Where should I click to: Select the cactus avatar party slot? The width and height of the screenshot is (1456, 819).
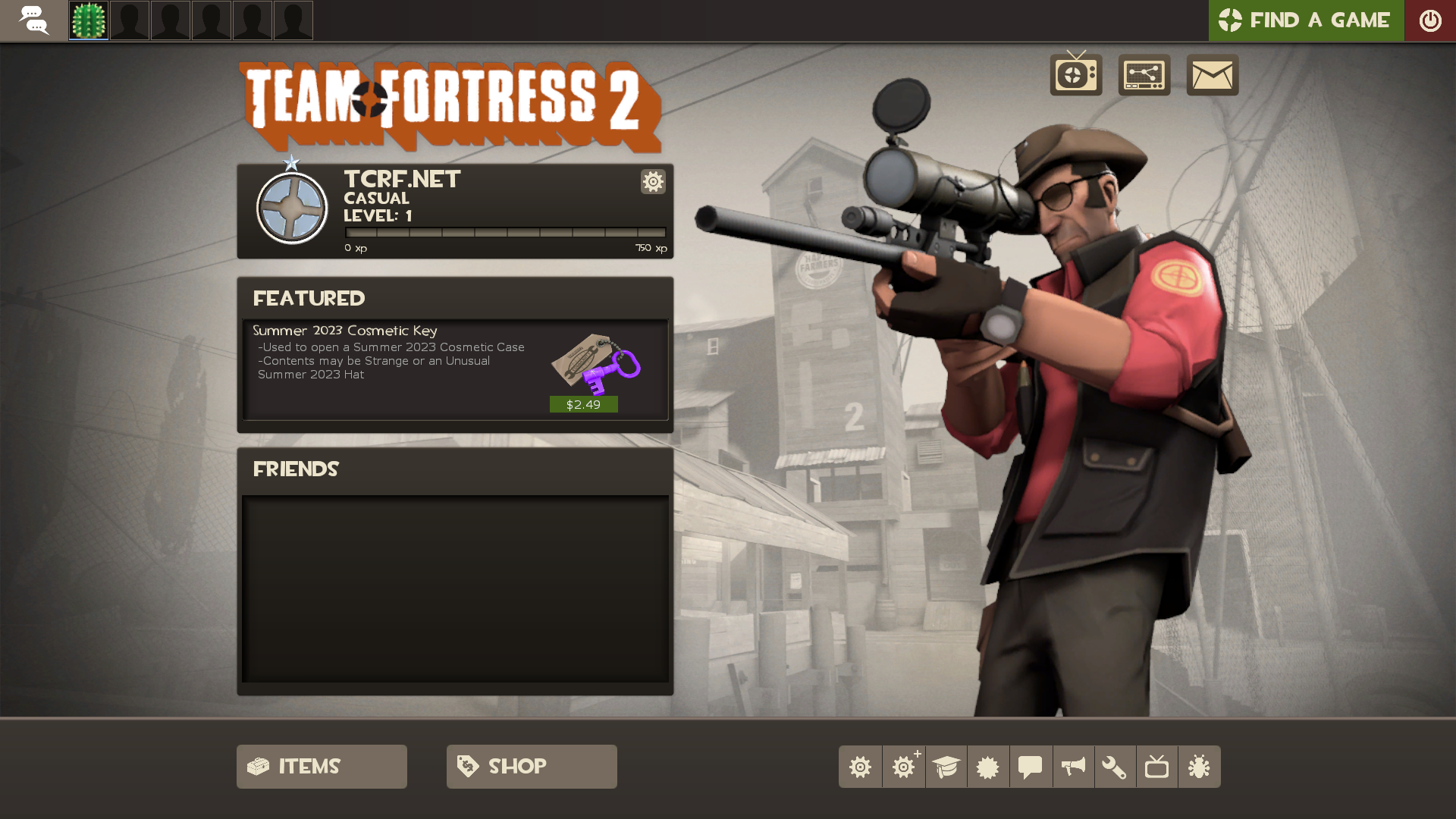pos(89,20)
